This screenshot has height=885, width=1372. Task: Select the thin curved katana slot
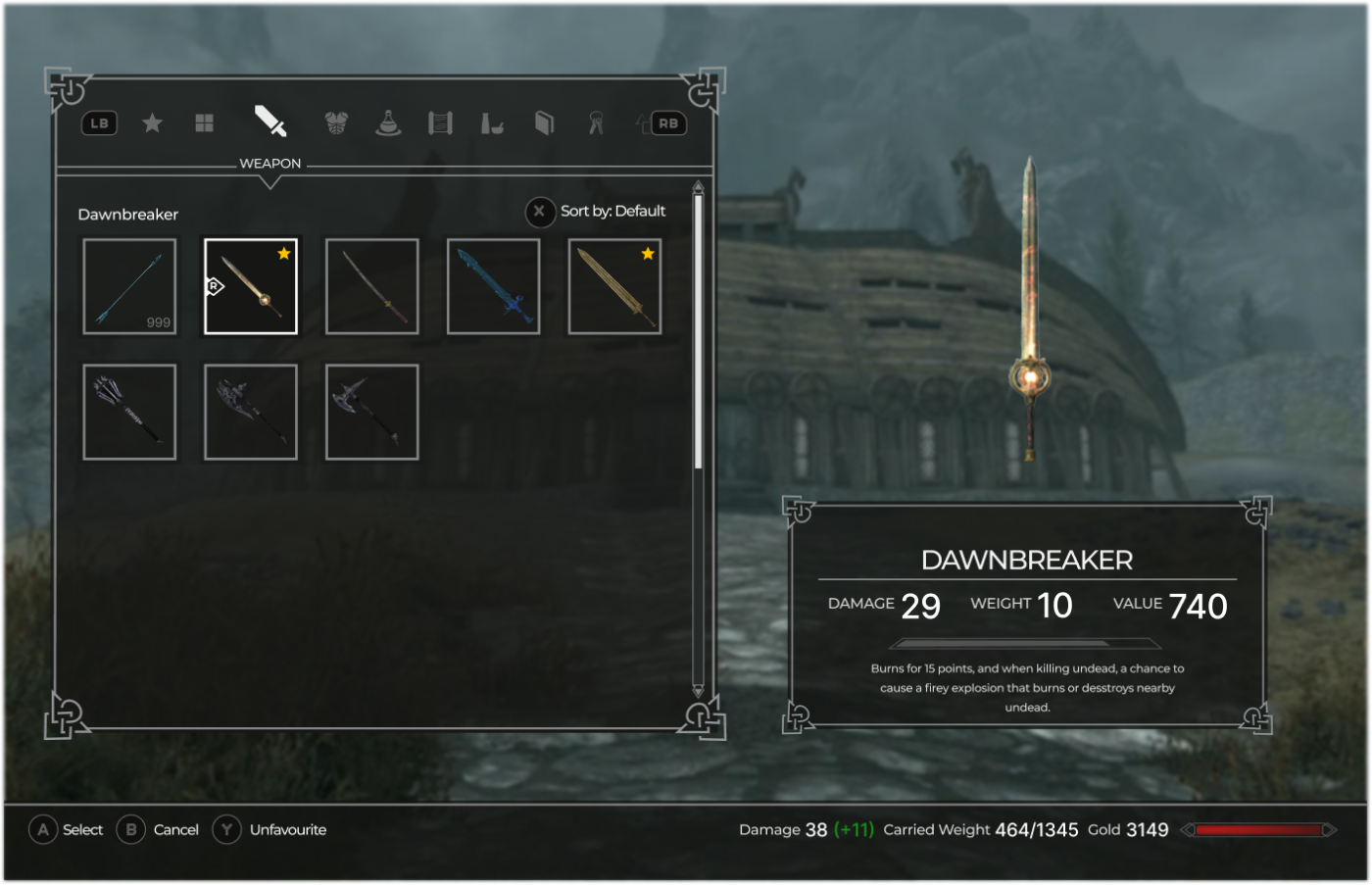pyautogui.click(x=372, y=286)
